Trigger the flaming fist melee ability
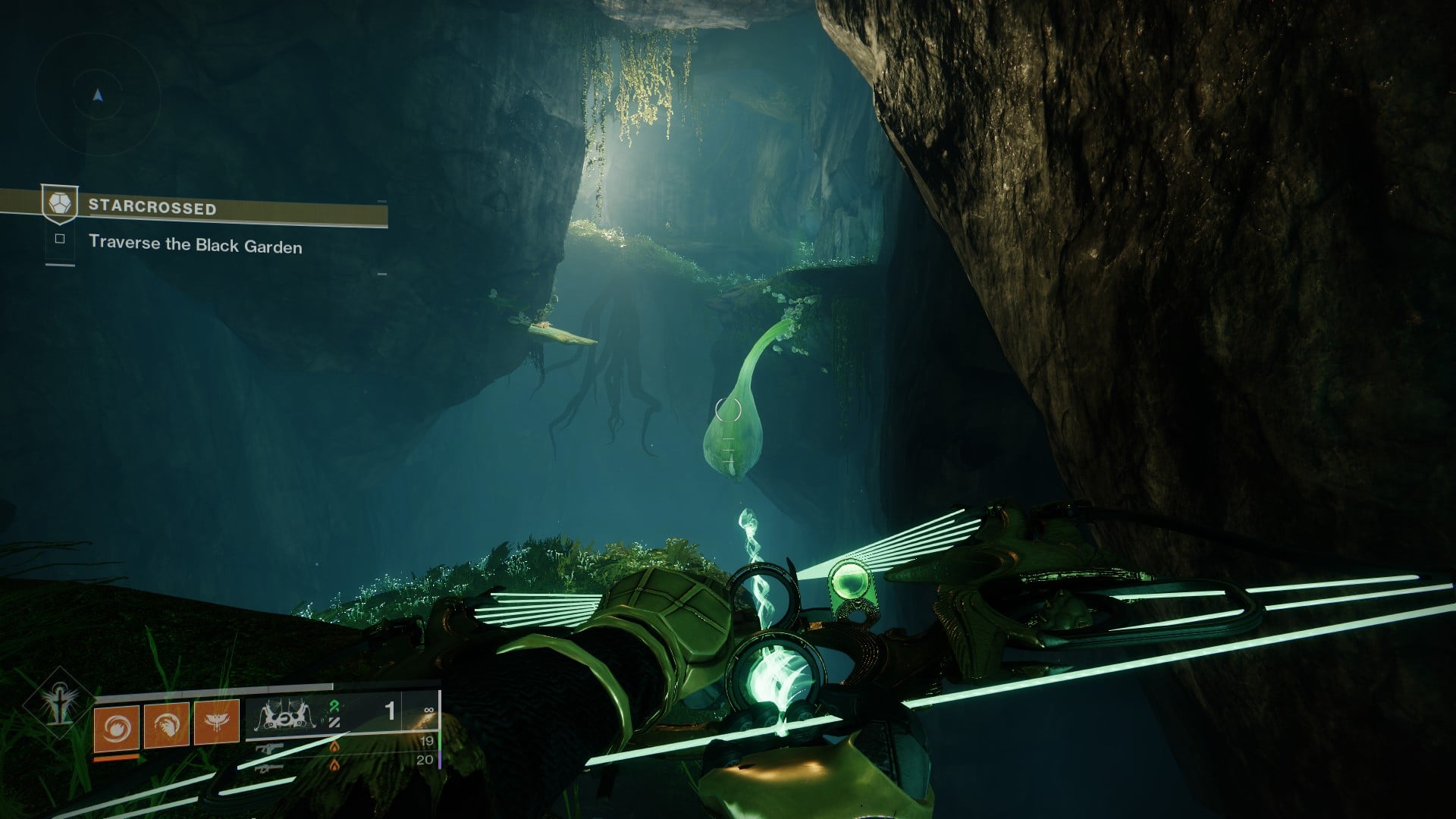 [x=167, y=724]
